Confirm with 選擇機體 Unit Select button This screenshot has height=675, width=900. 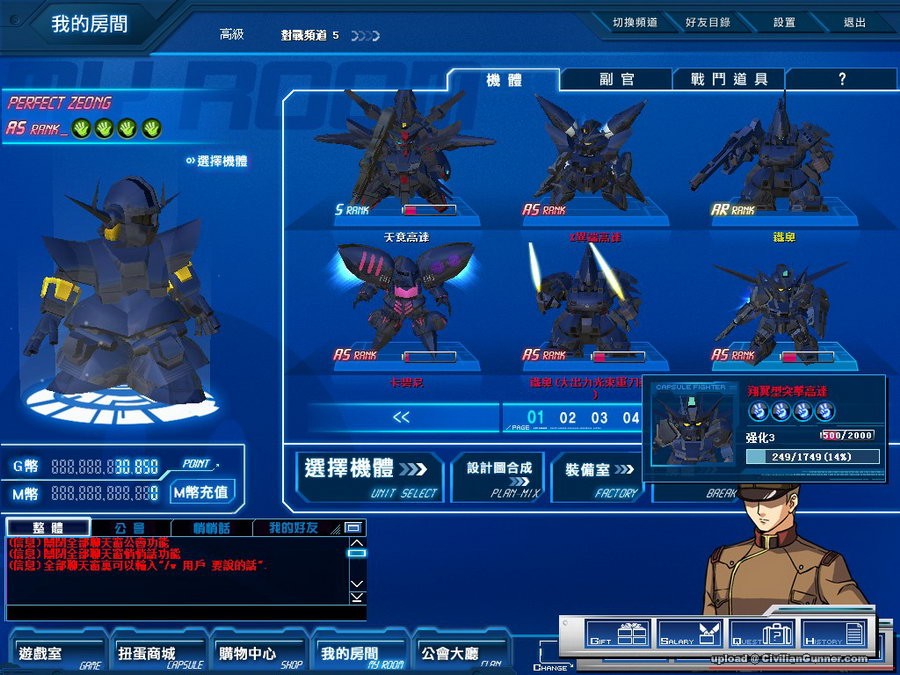click(369, 474)
